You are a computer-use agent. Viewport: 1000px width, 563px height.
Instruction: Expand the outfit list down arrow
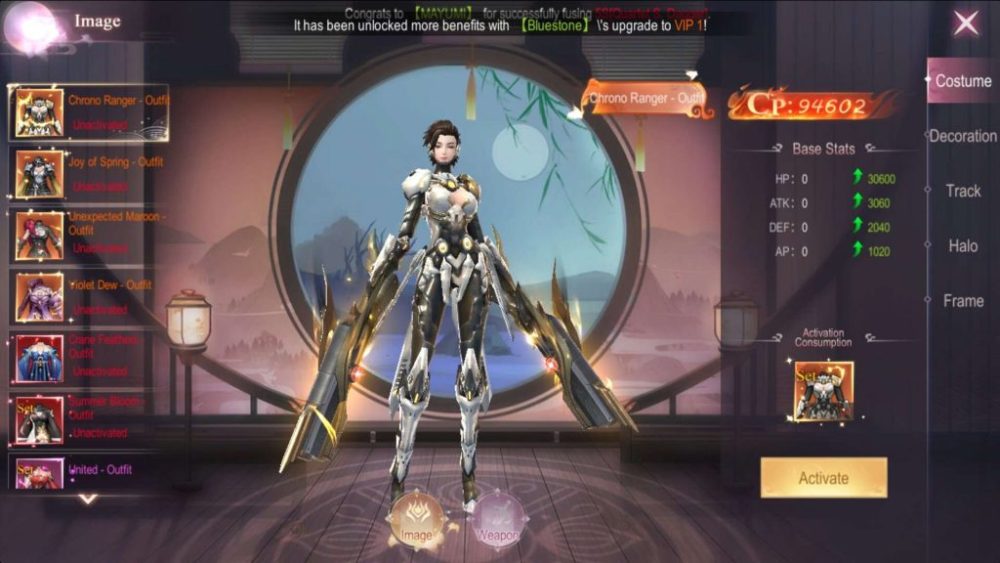[x=88, y=498]
